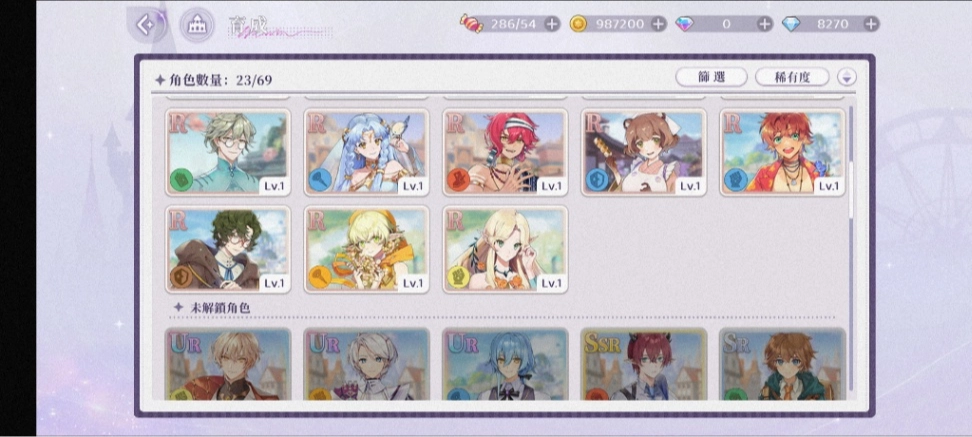Select the blue-haired girl R character card
Viewport: 972px width, 437px height.
366,152
